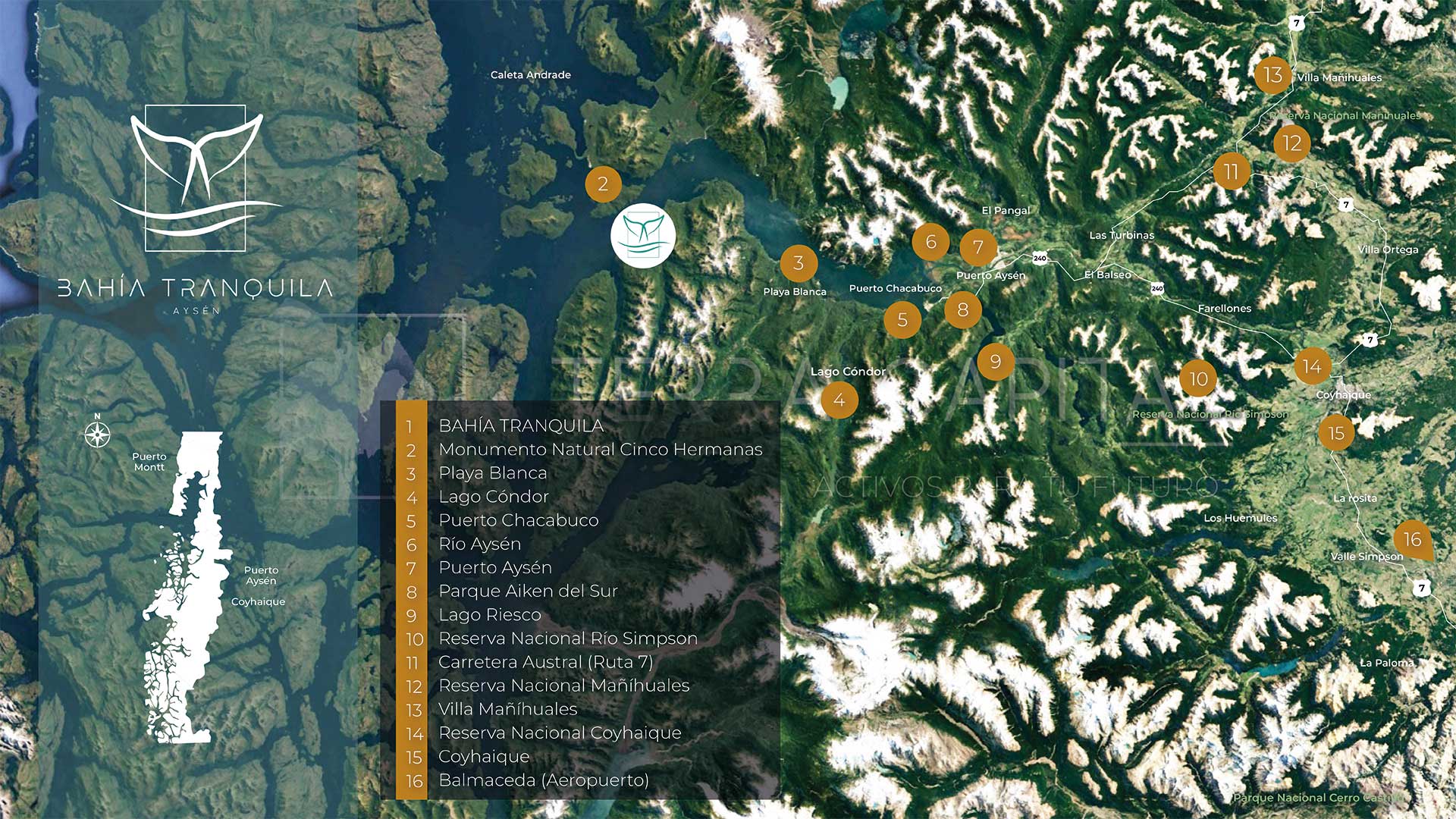Click Balmaceda (Aeropuerto) legend entry

[x=543, y=780]
